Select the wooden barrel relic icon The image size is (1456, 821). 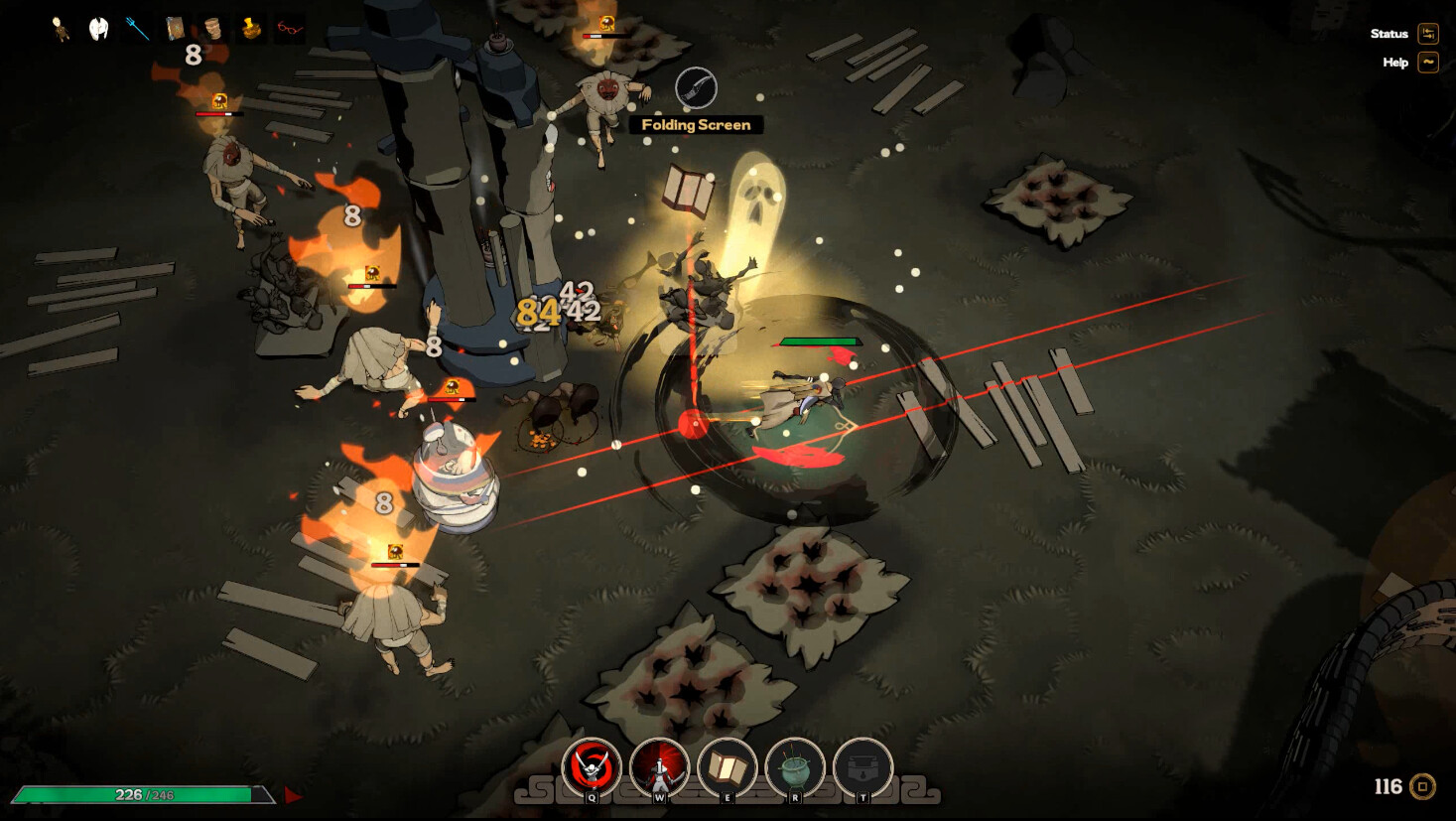pyautogui.click(x=212, y=29)
